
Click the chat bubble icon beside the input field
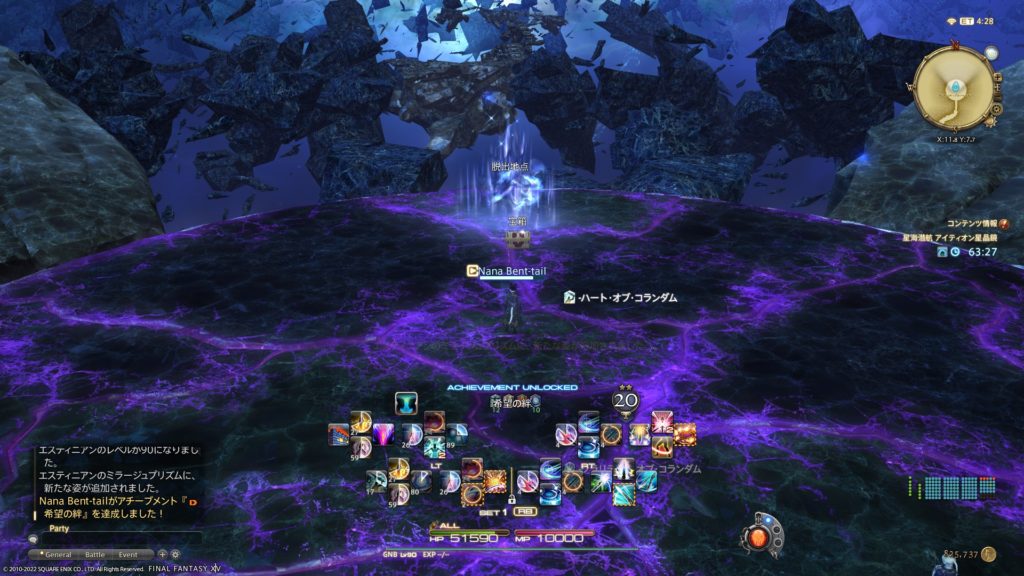pos(33,539)
